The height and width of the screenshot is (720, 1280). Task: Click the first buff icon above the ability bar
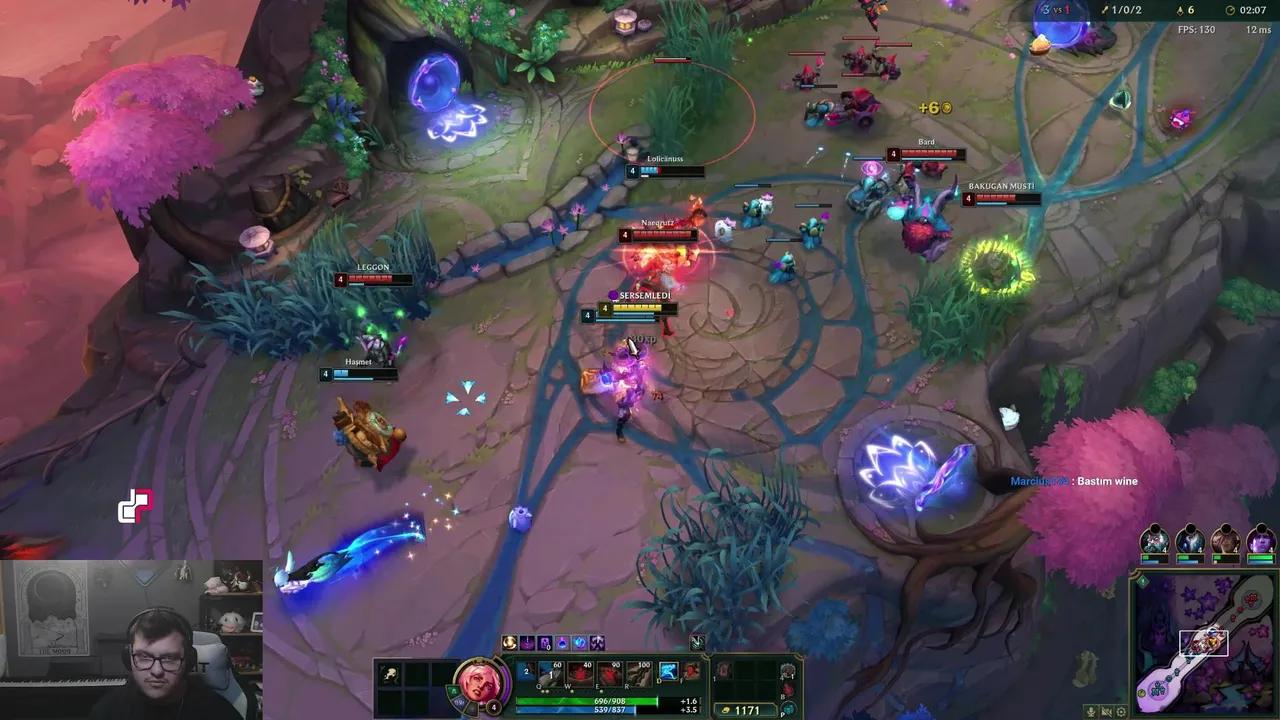click(x=509, y=643)
